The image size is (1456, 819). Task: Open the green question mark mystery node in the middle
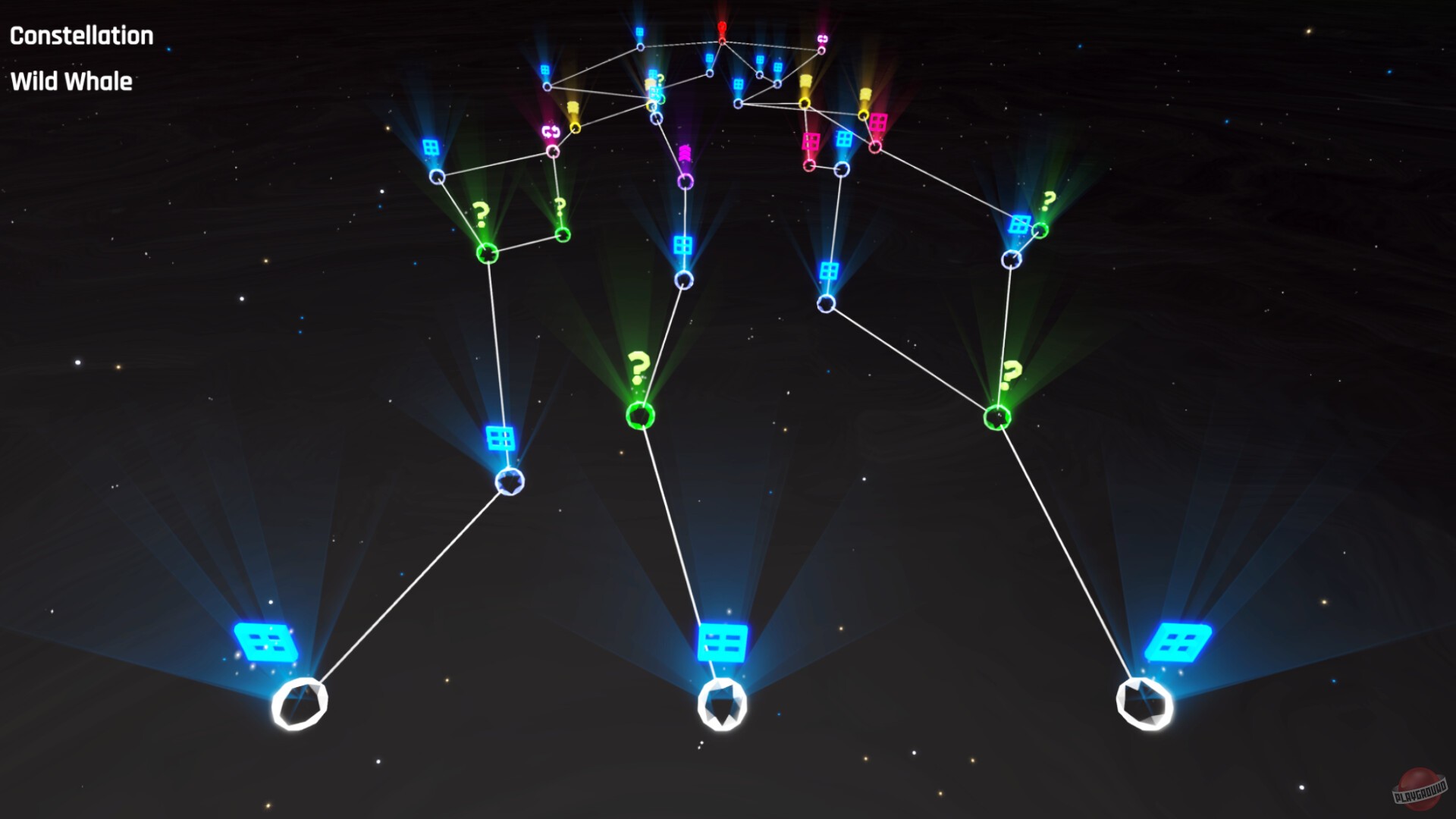(x=639, y=416)
